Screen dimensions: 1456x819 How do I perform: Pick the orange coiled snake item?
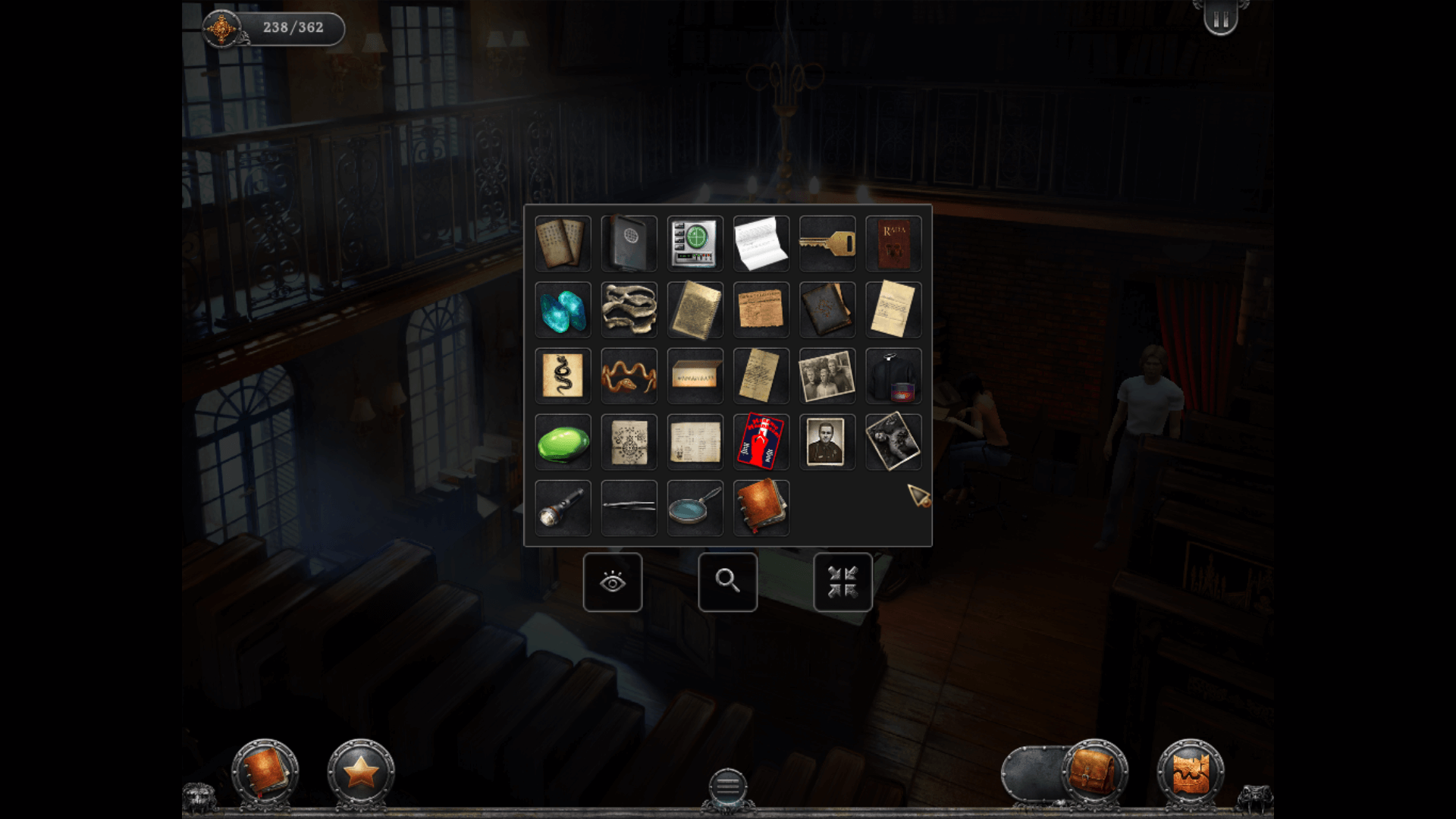[x=629, y=376]
